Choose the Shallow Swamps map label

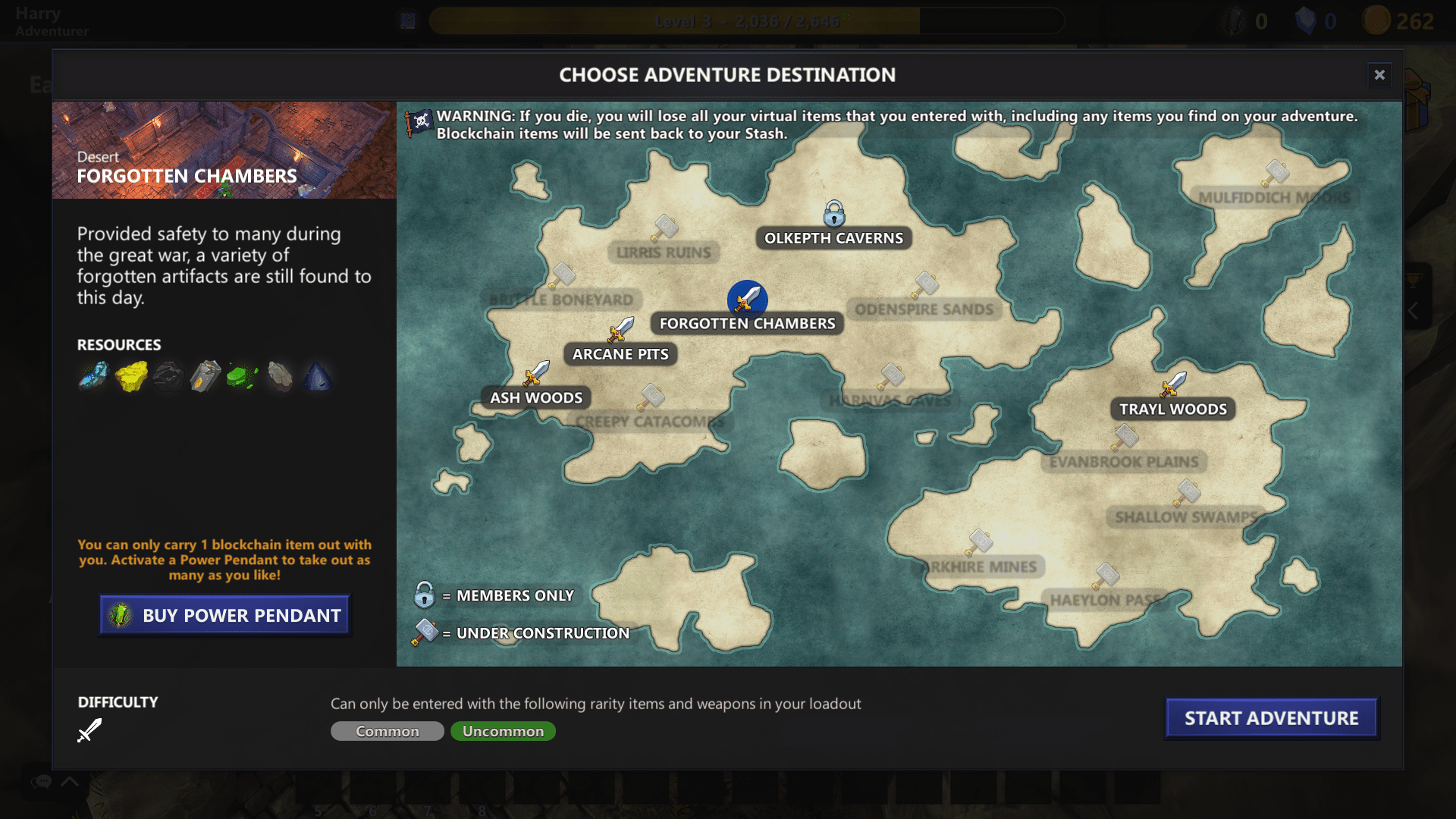[x=1186, y=517]
